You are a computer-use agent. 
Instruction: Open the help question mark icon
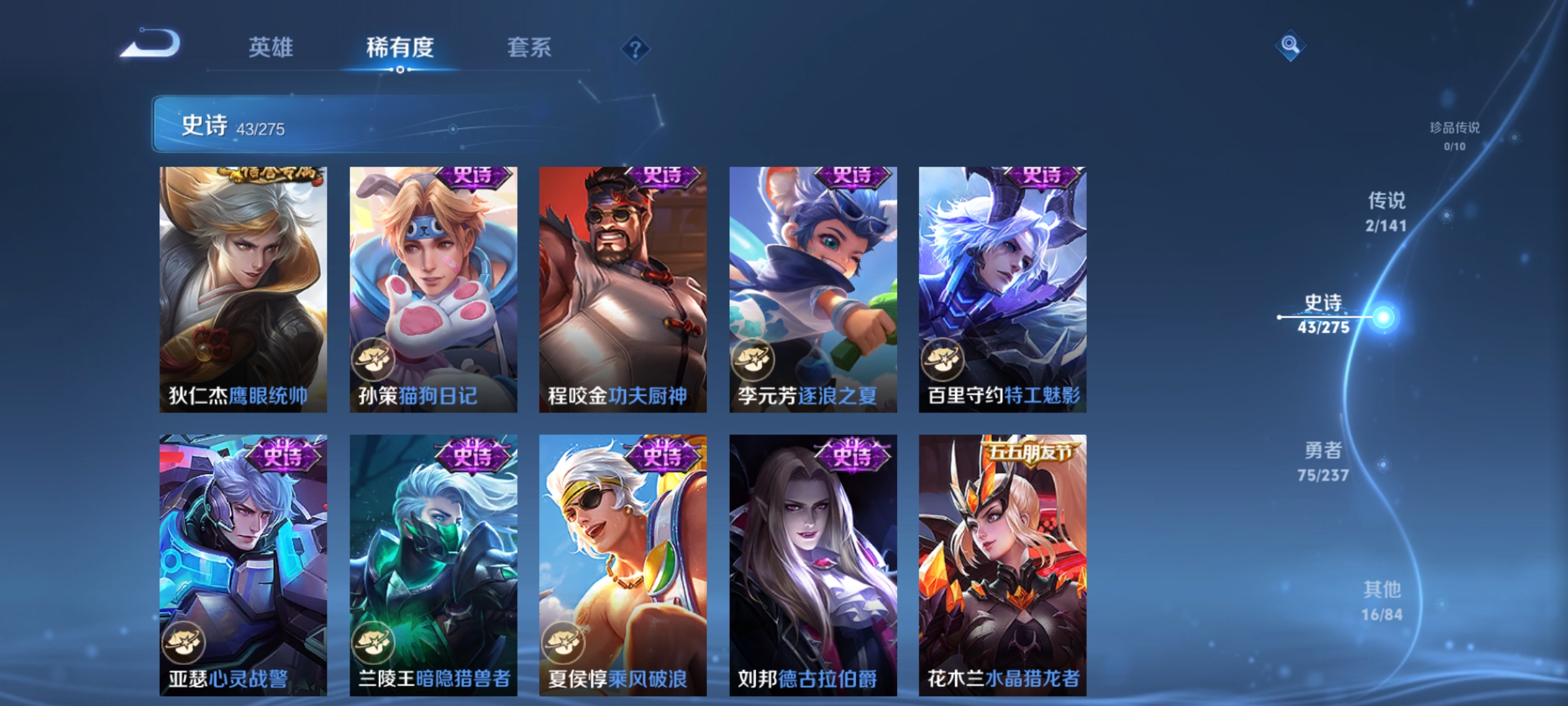tap(636, 50)
